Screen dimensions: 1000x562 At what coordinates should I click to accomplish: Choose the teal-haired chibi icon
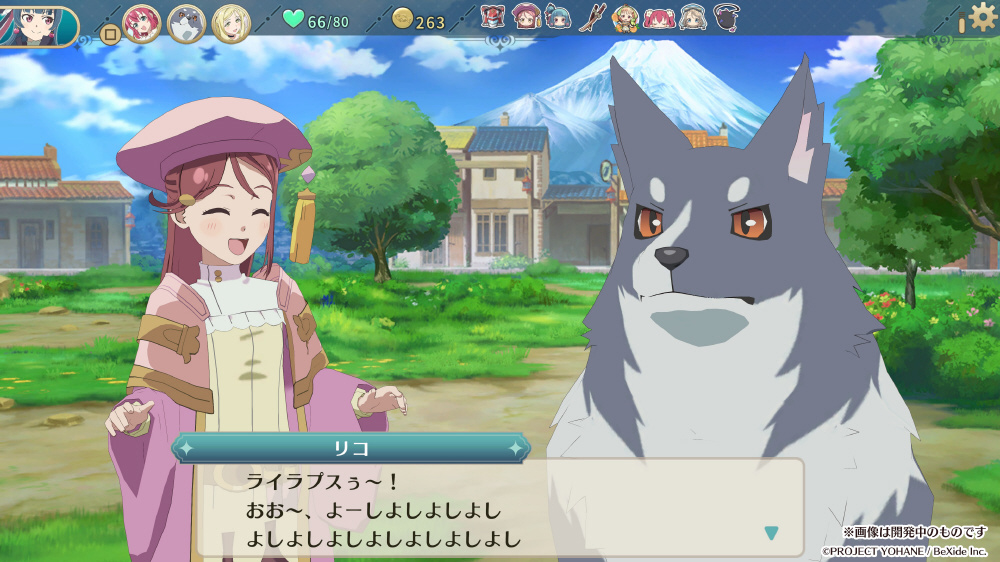tap(558, 16)
